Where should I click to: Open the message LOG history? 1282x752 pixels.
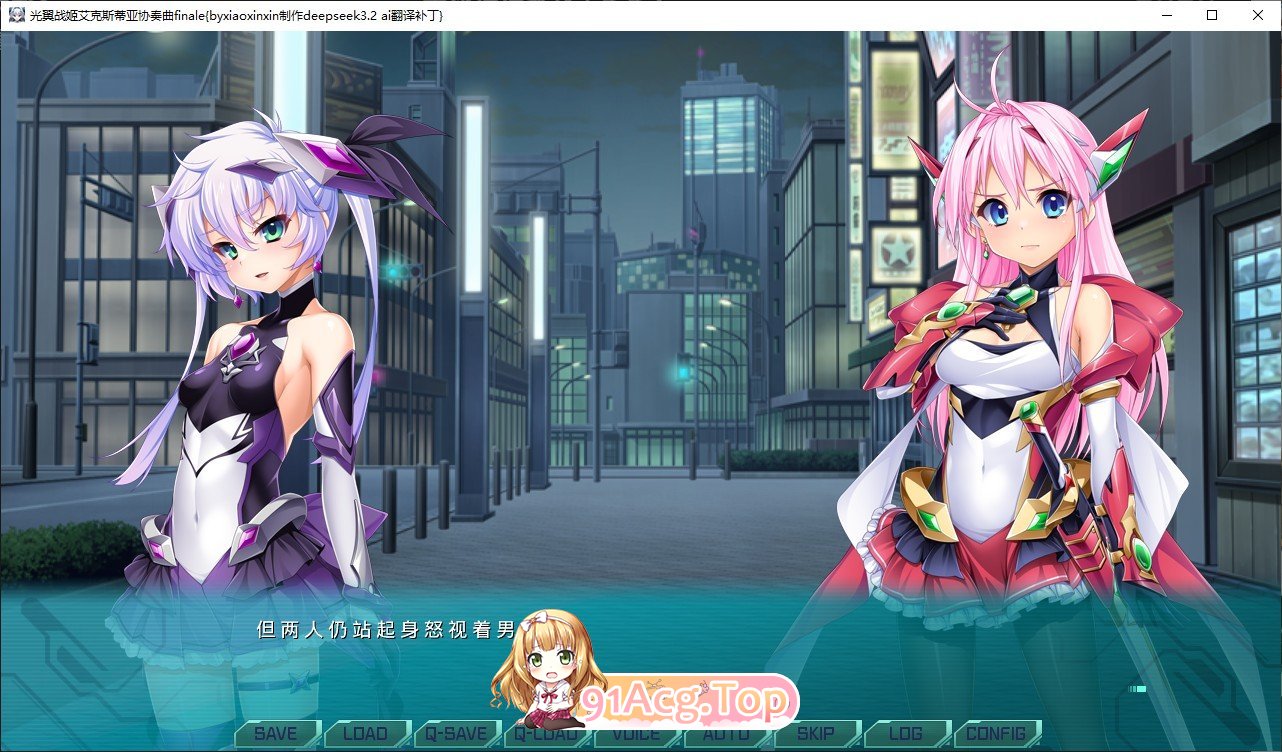click(x=906, y=733)
